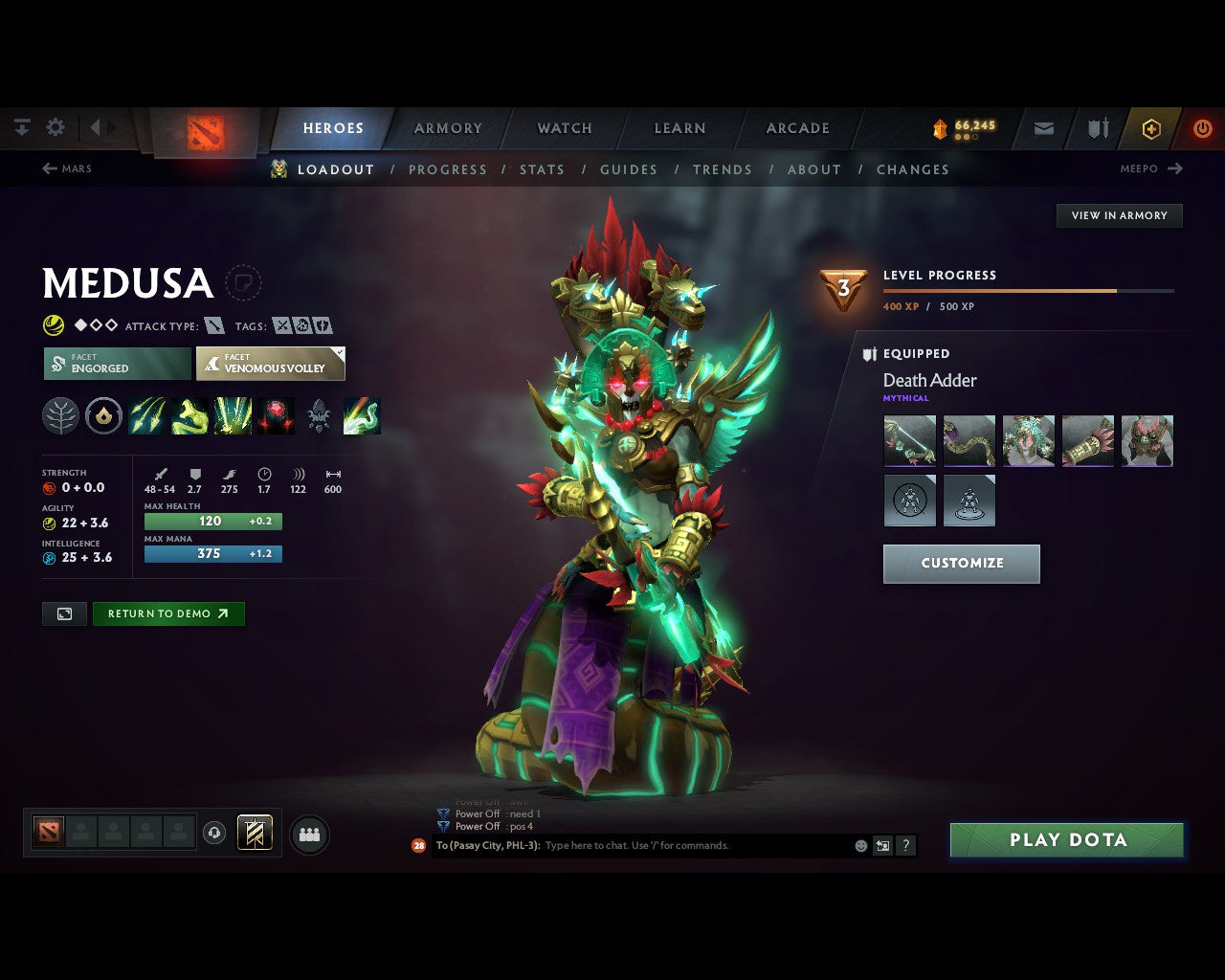1225x980 pixels.
Task: Open the Split Shot ability icon
Action: (147, 415)
